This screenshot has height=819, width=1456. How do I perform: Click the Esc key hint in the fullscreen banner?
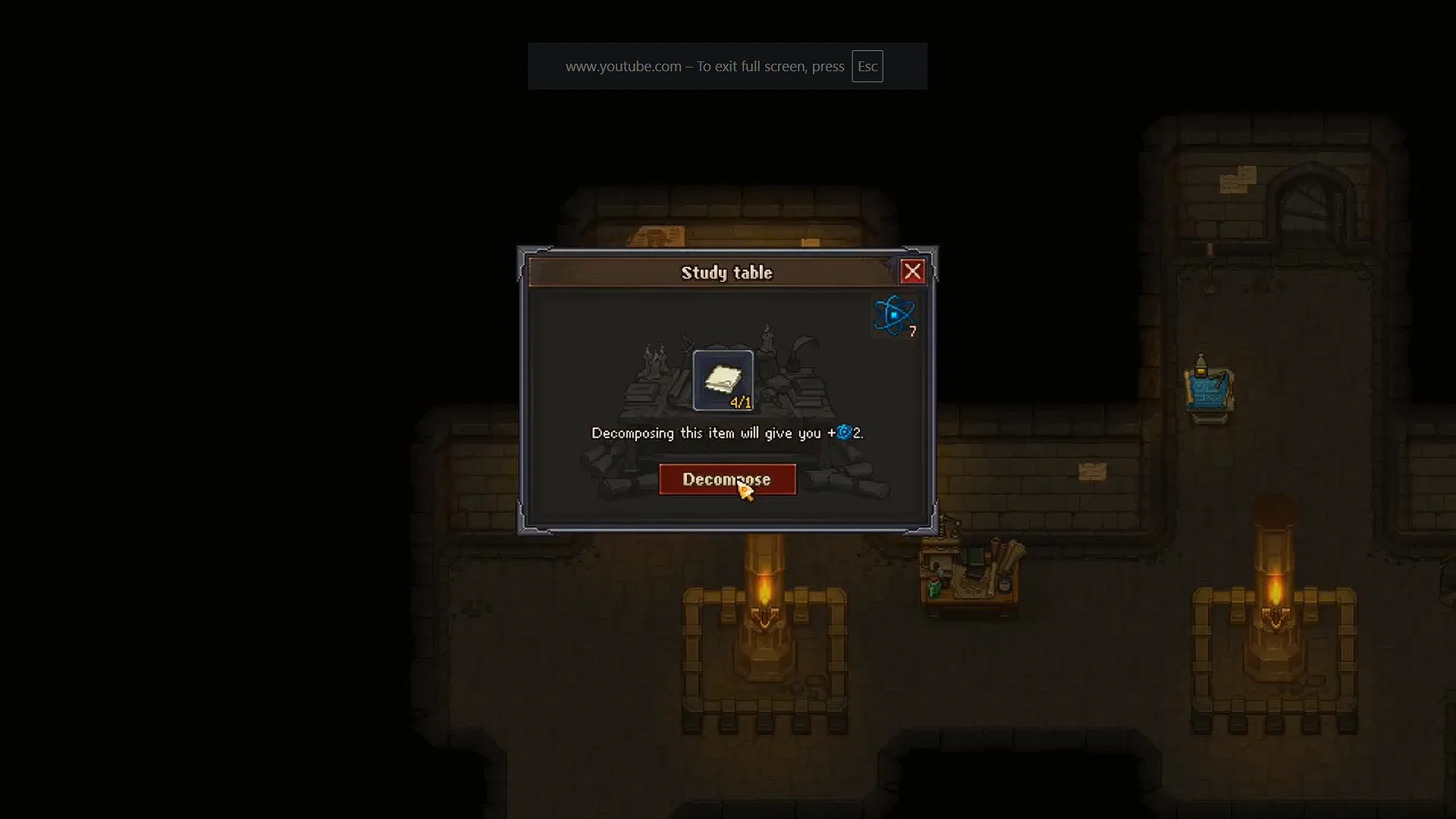868,66
